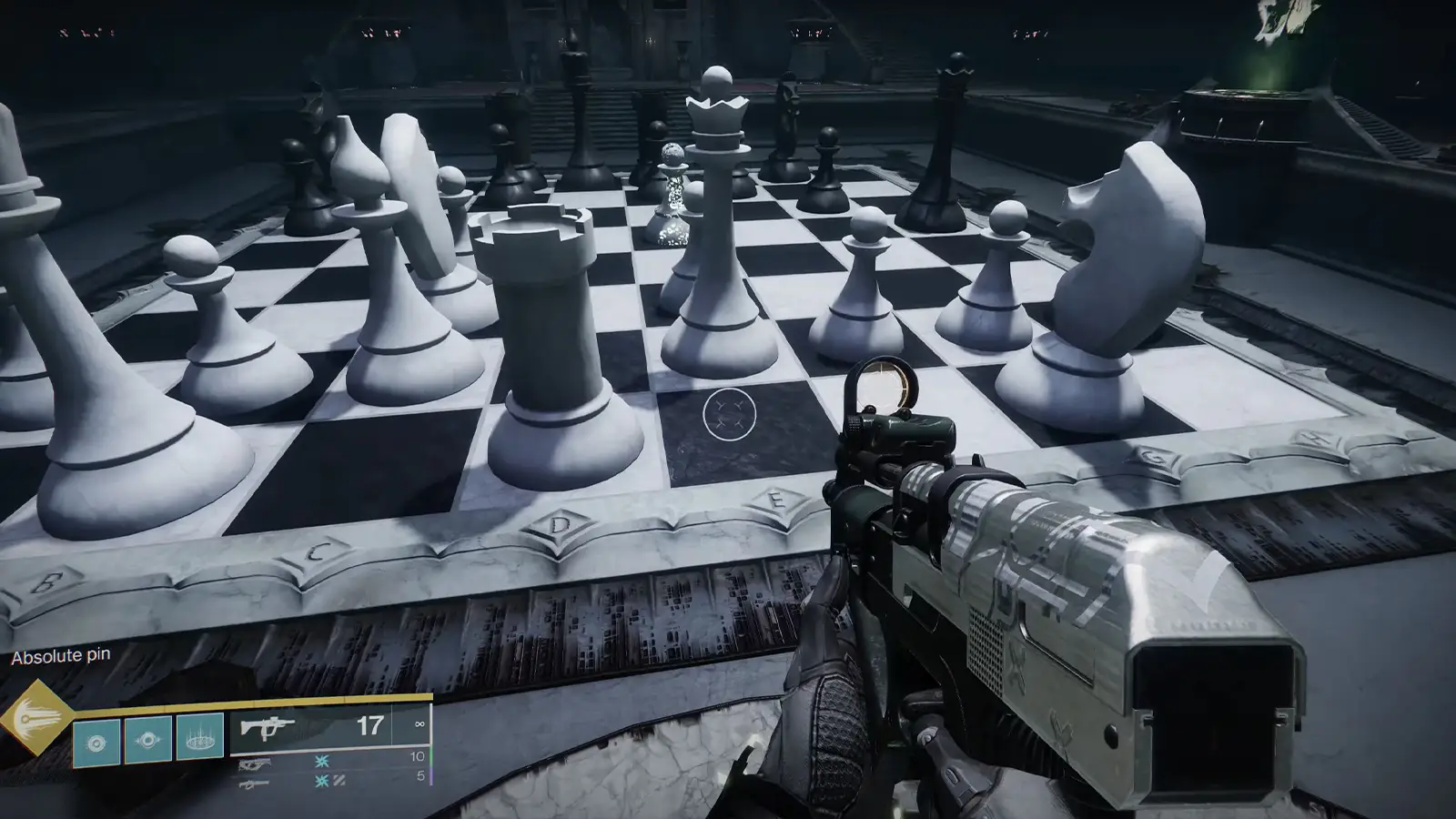Viewport: 1456px width, 819px height.
Task: Click the teal special ammo burst icon
Action: (322, 763)
